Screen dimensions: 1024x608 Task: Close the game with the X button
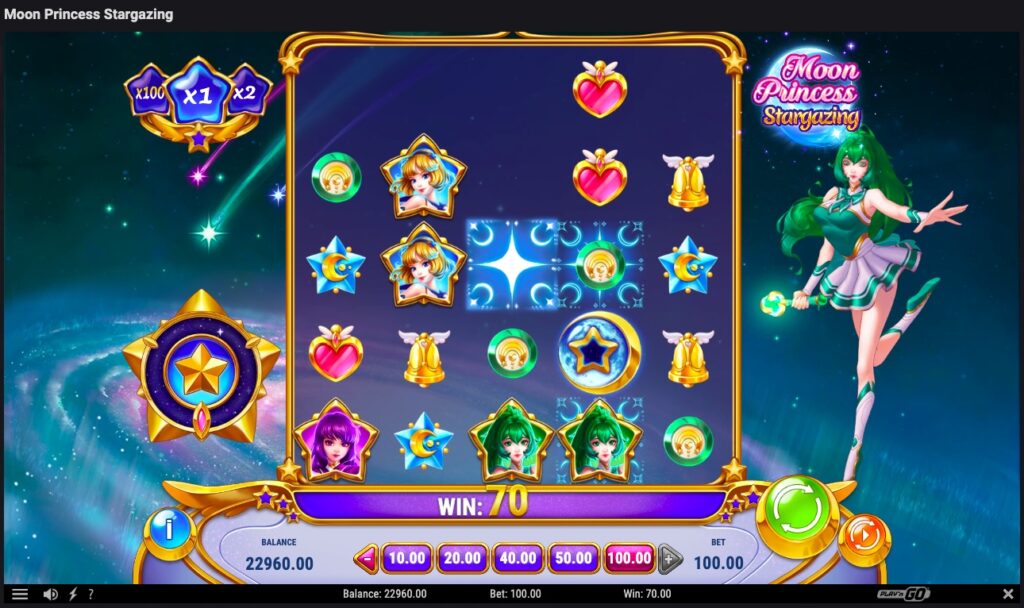click(x=1006, y=594)
